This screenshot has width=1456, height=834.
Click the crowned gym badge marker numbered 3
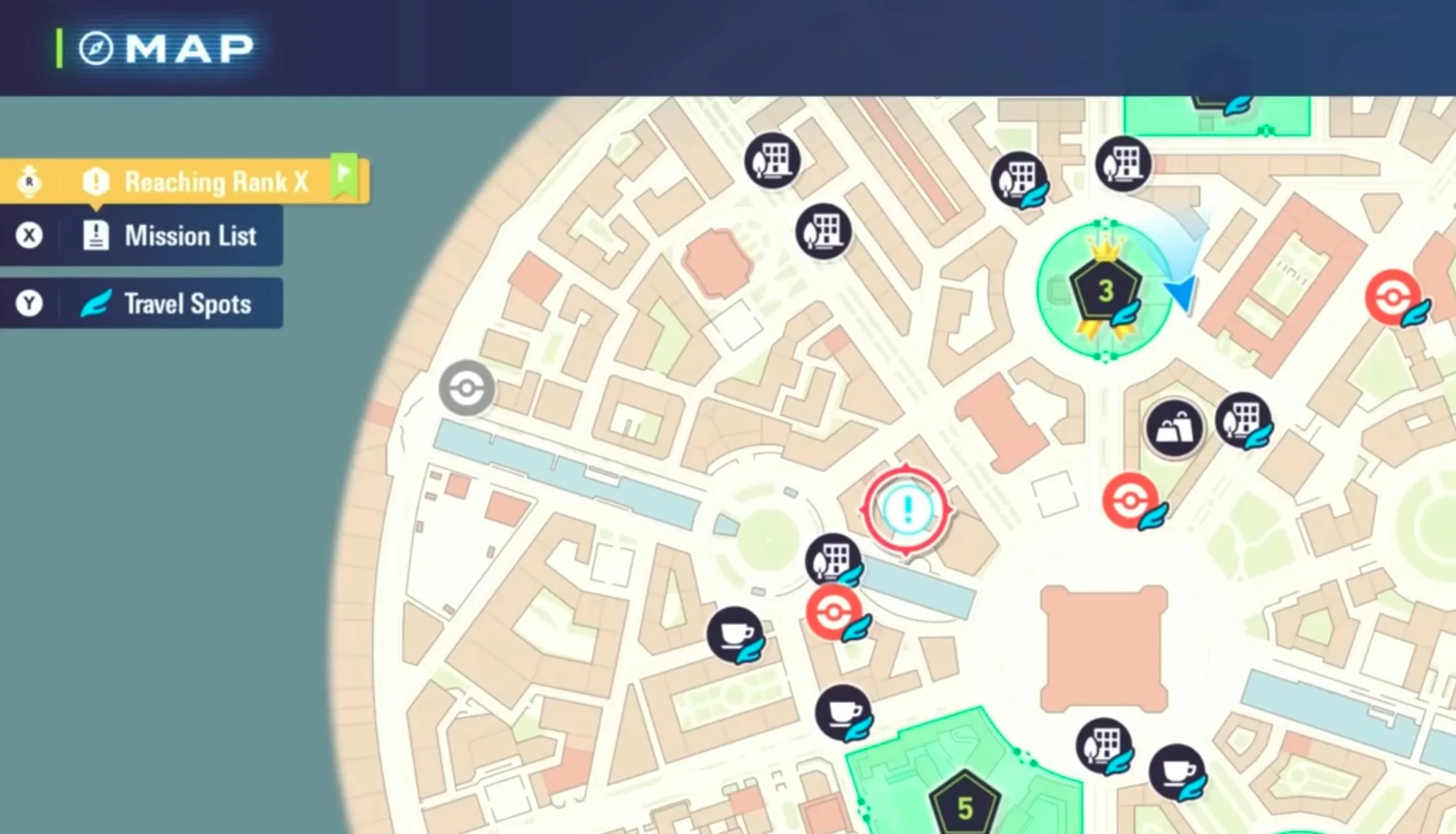1107,289
